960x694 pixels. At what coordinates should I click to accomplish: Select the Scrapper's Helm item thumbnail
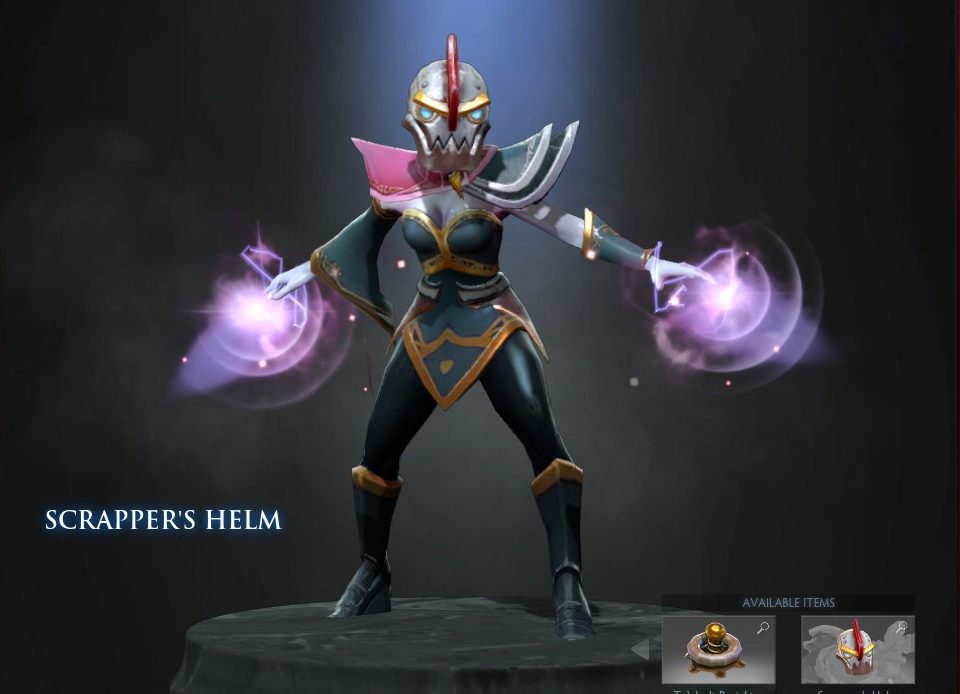click(x=857, y=650)
